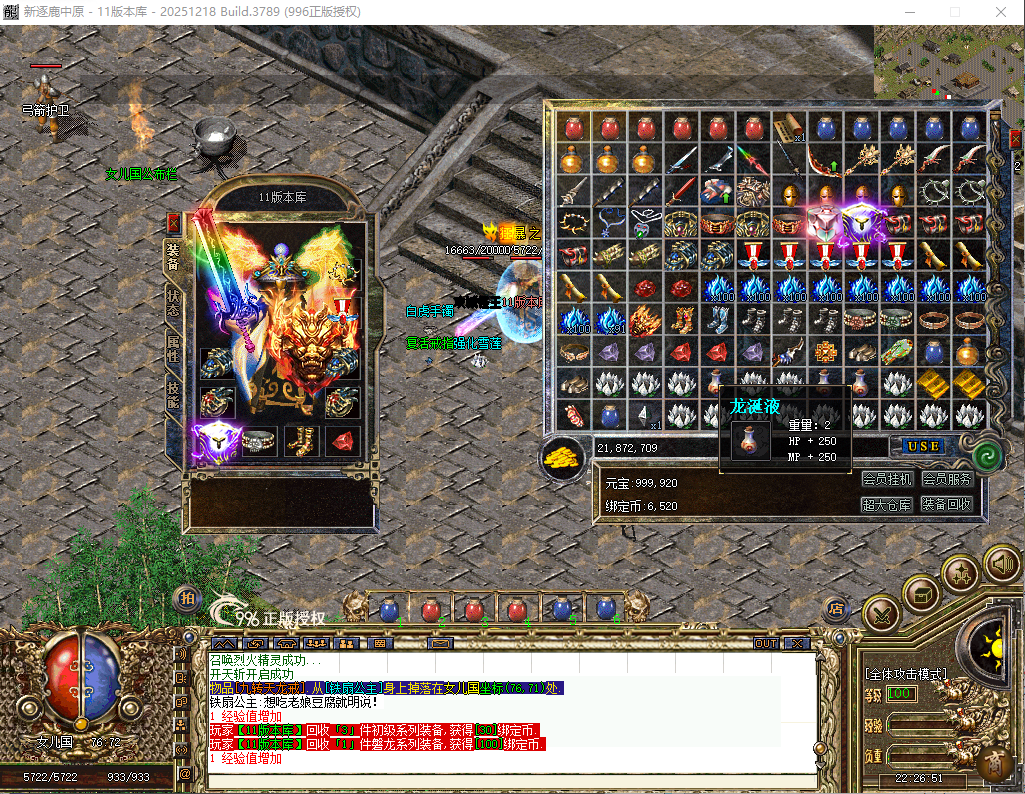This screenshot has height=794, width=1025.
Task: Switch to the 属性 attributes tab
Action: pos(172,349)
